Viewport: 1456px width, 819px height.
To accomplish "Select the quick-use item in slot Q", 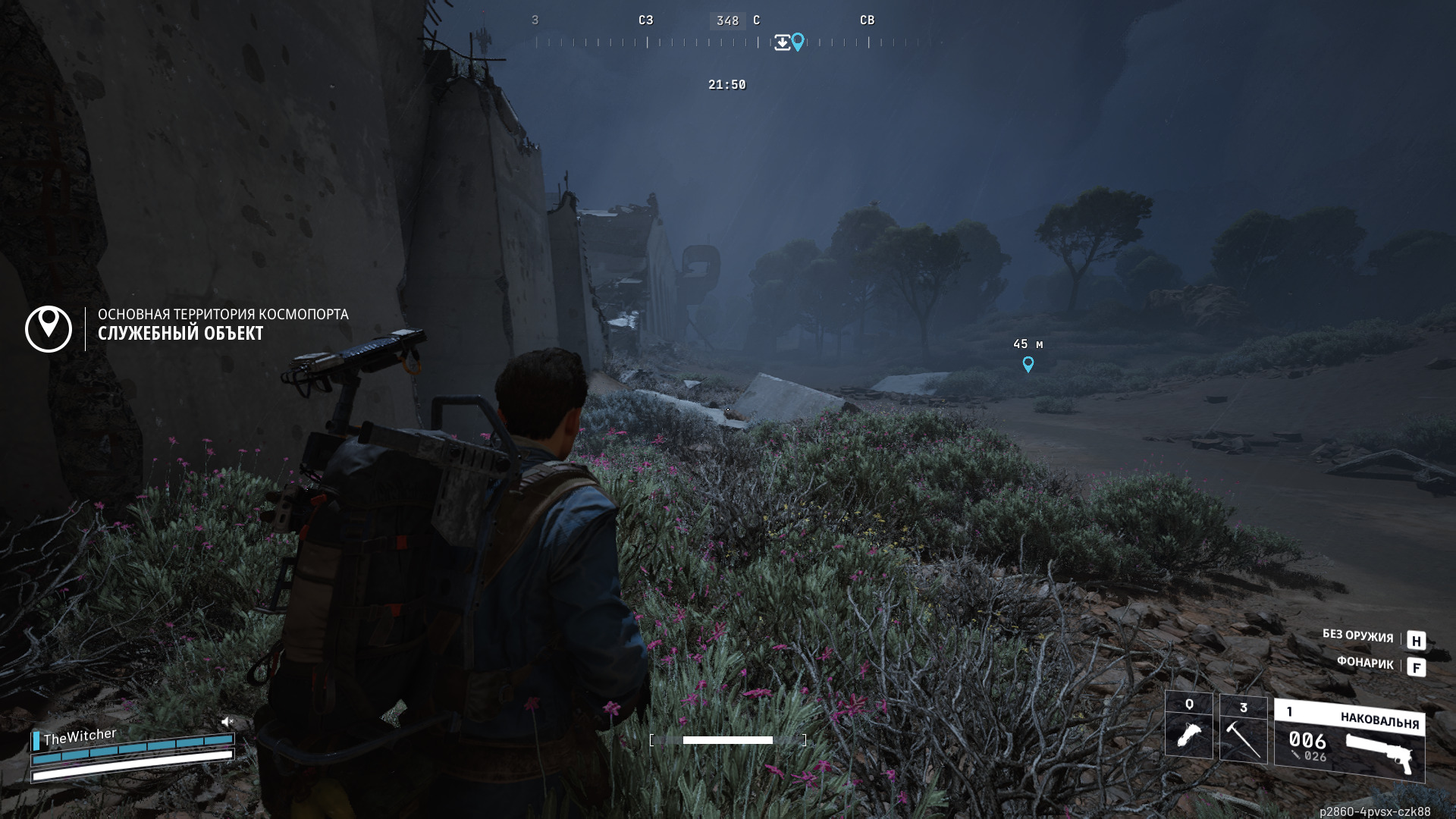I will 1188,725.
